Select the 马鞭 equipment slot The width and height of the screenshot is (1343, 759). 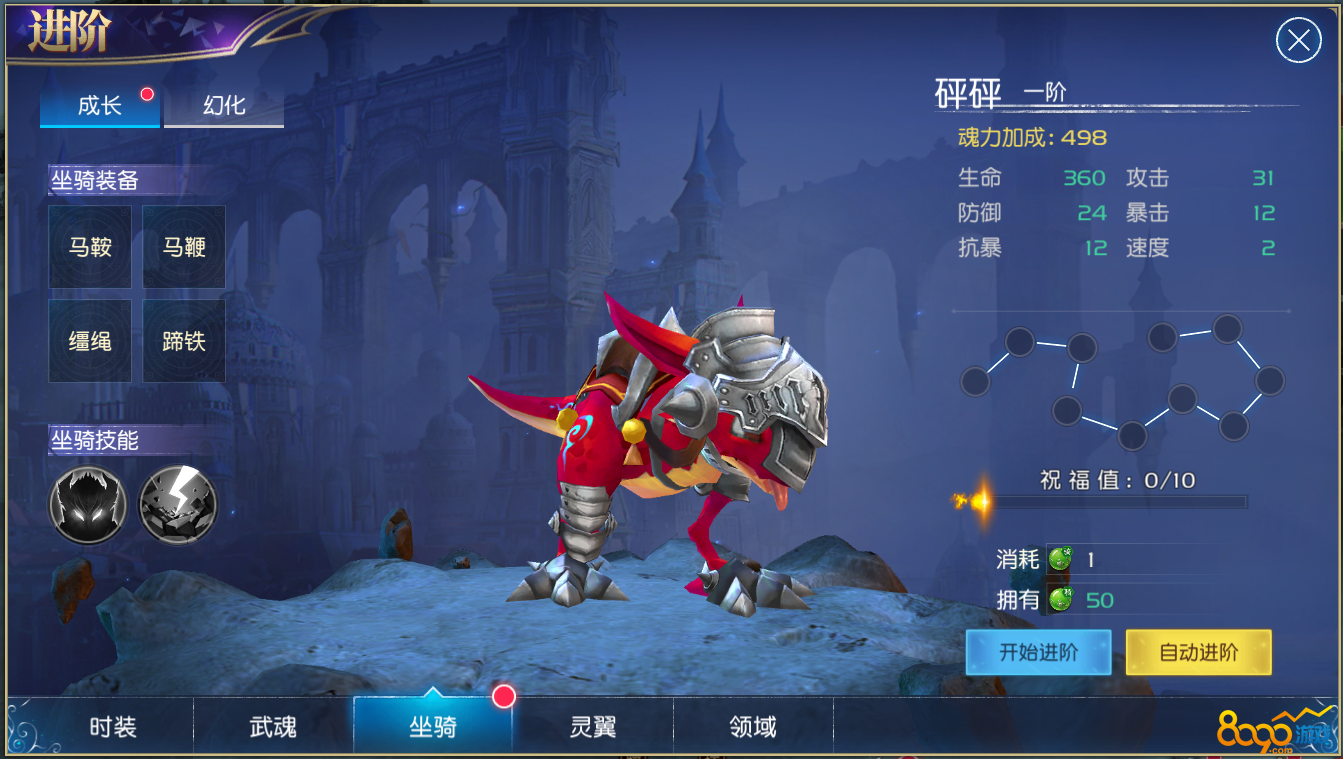pyautogui.click(x=184, y=247)
